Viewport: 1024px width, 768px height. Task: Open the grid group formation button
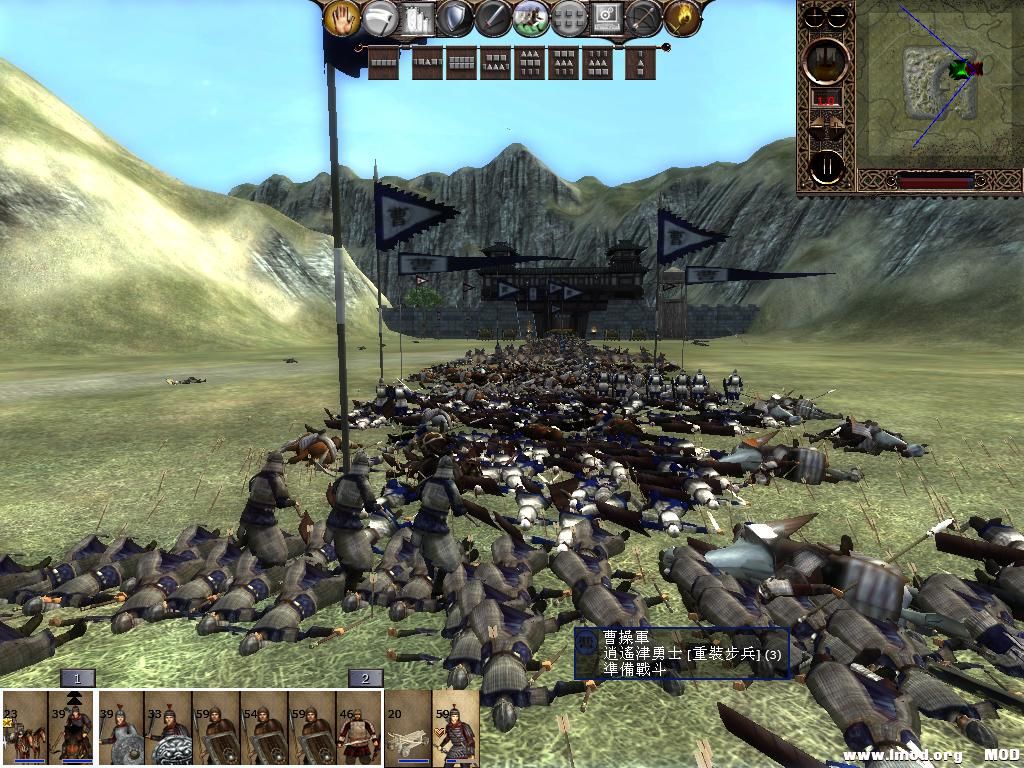click(569, 17)
